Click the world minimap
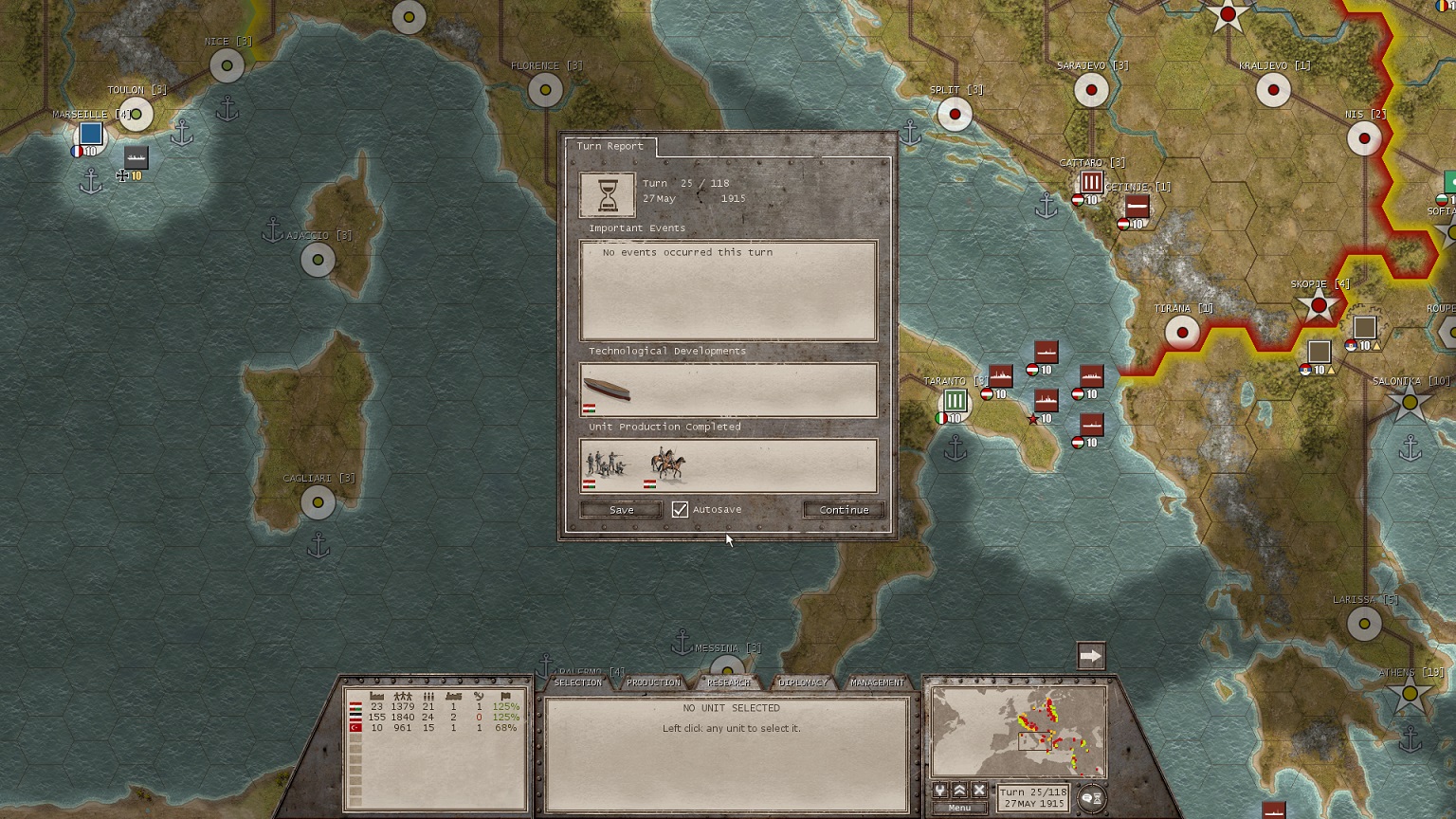Viewport: 1456px width, 819px height. [1019, 732]
